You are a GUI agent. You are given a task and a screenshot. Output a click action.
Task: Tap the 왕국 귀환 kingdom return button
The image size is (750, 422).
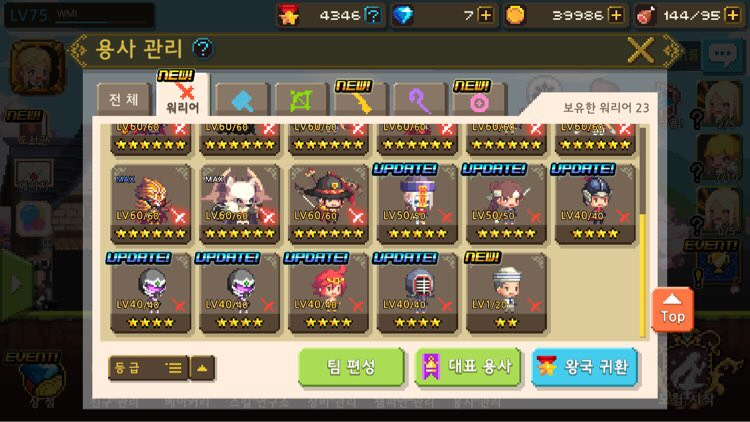click(x=585, y=367)
